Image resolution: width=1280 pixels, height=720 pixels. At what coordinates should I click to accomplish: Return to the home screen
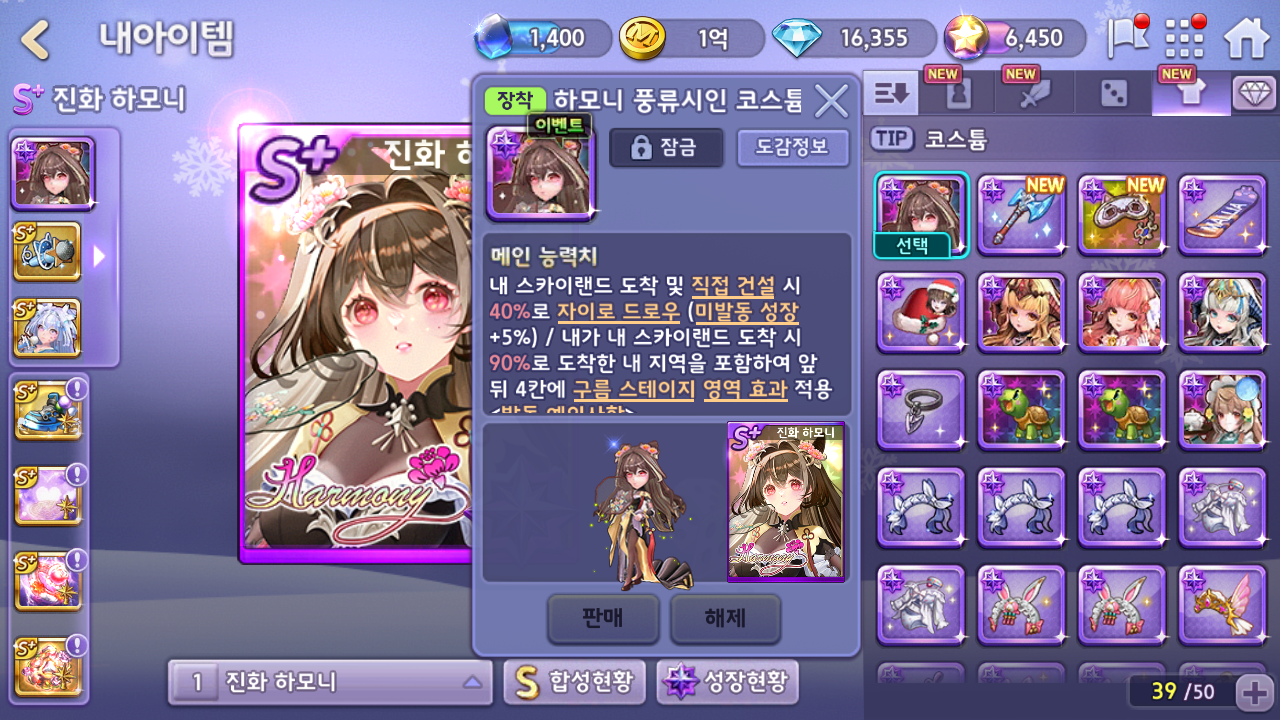pyautogui.click(x=1246, y=39)
